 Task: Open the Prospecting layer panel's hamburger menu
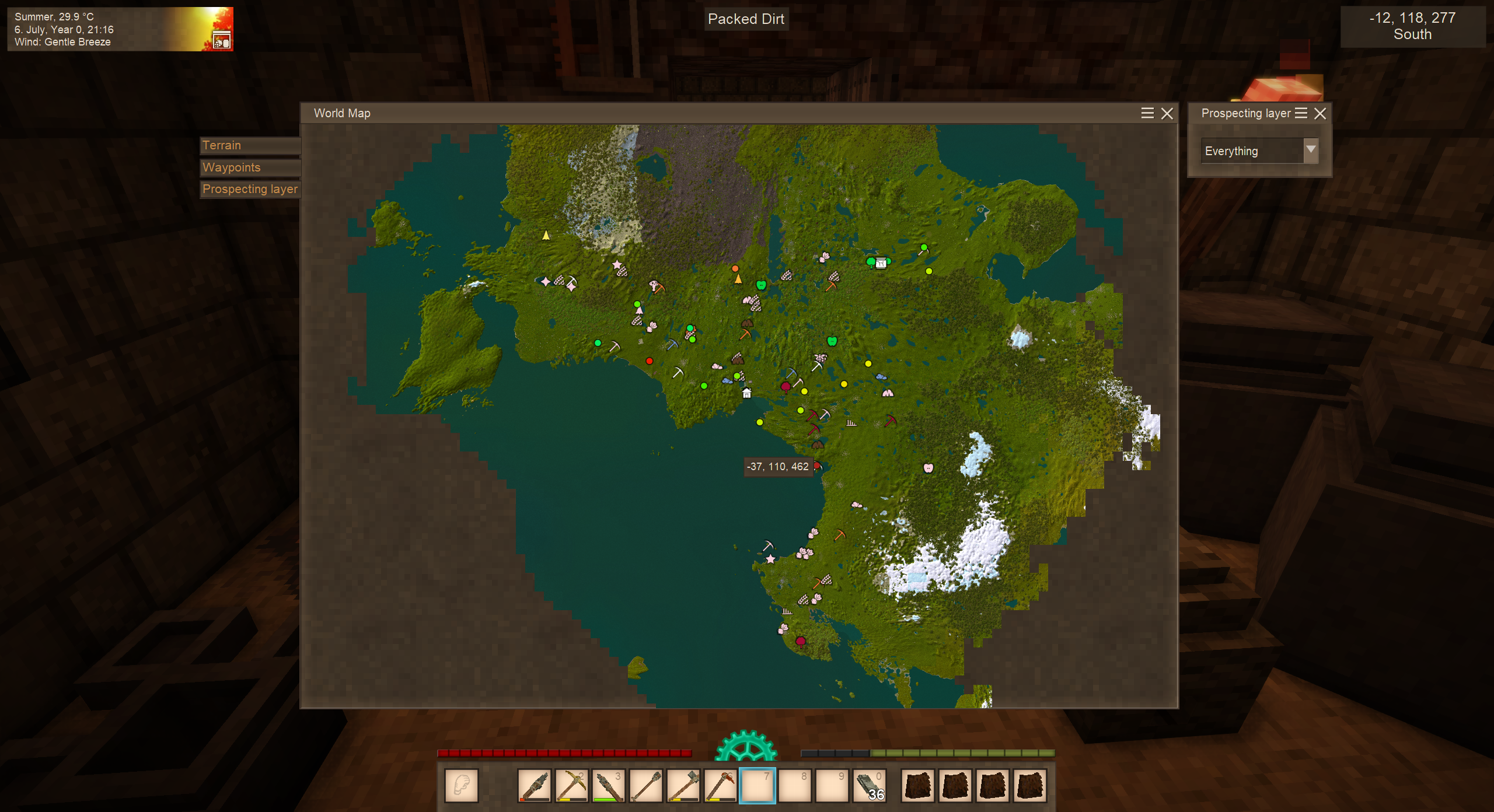click(x=1301, y=114)
